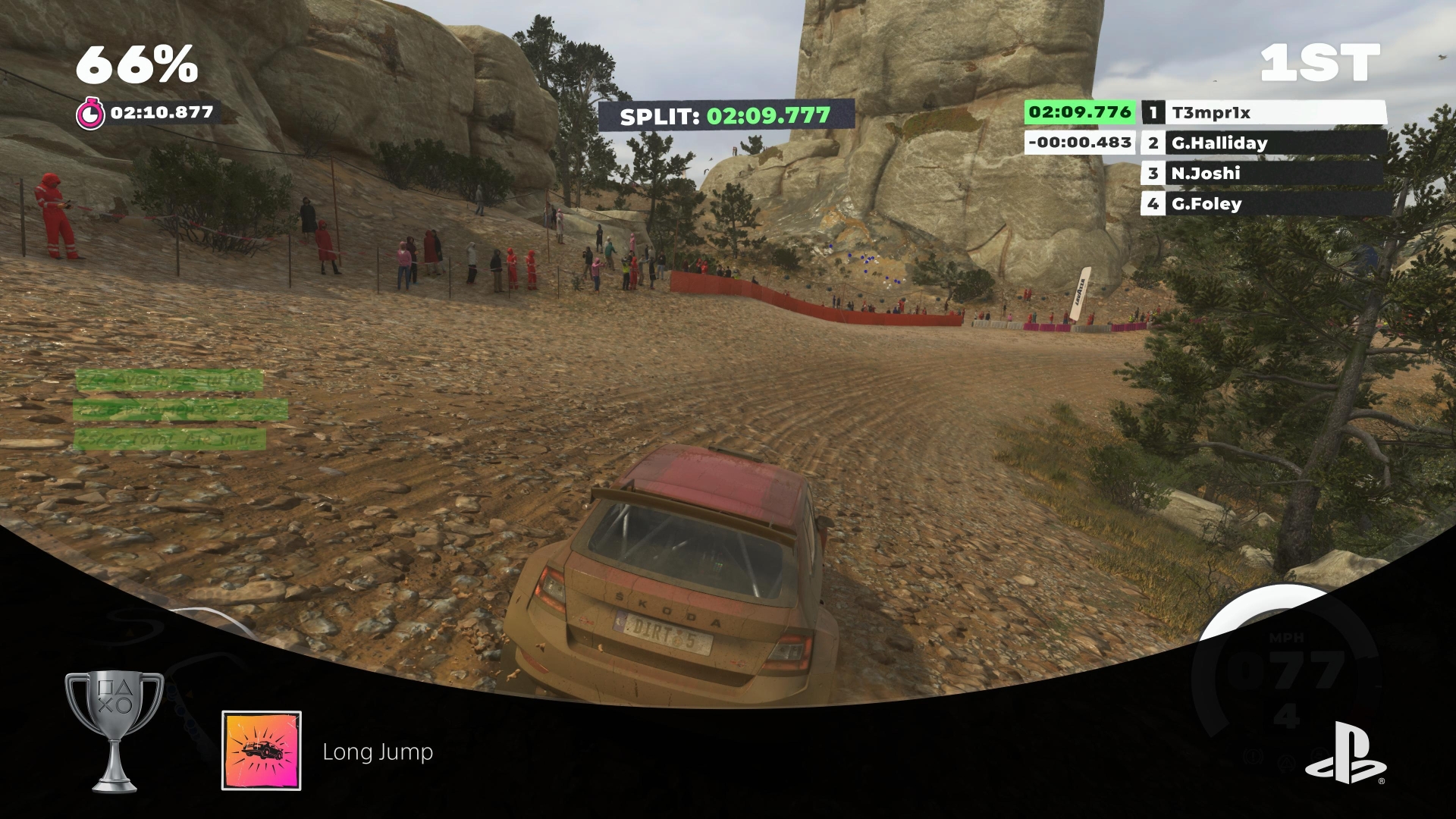
Task: Choose N.Joshi in the standings list
Action: pyautogui.click(x=1263, y=173)
